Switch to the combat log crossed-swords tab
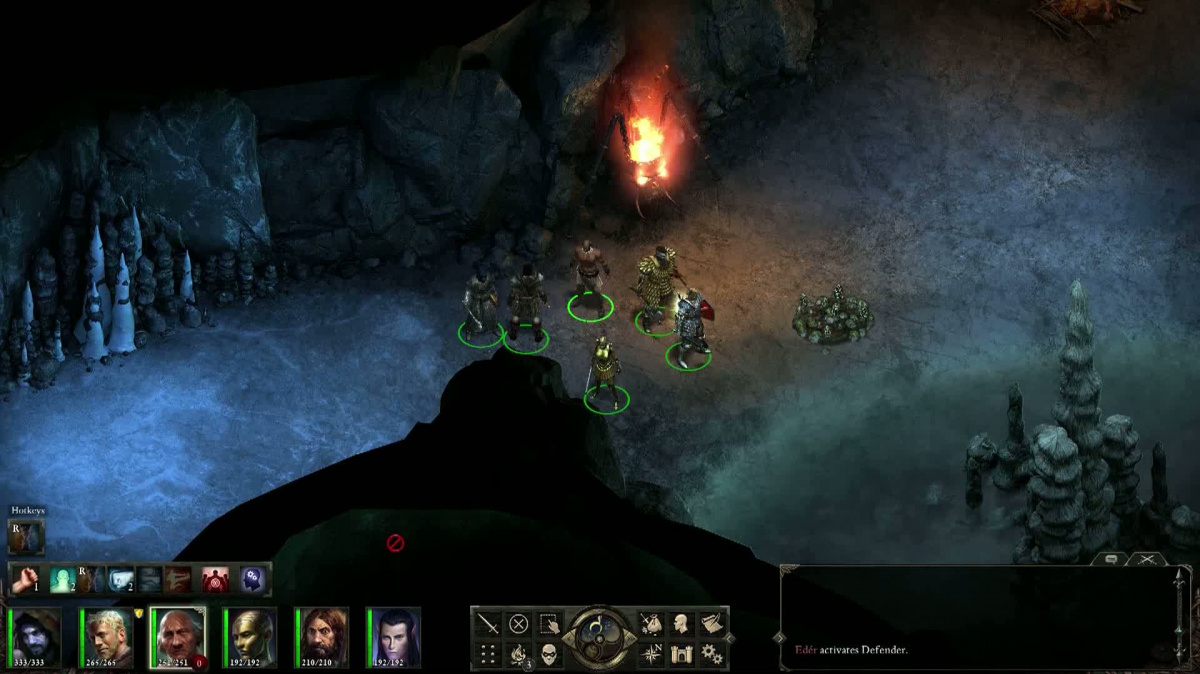This screenshot has width=1200, height=674. 1146,560
